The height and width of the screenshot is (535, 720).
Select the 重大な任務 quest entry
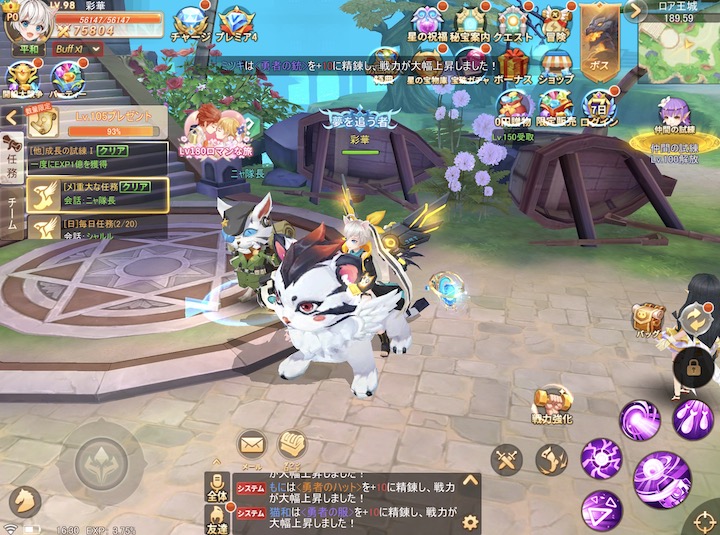tap(95, 193)
